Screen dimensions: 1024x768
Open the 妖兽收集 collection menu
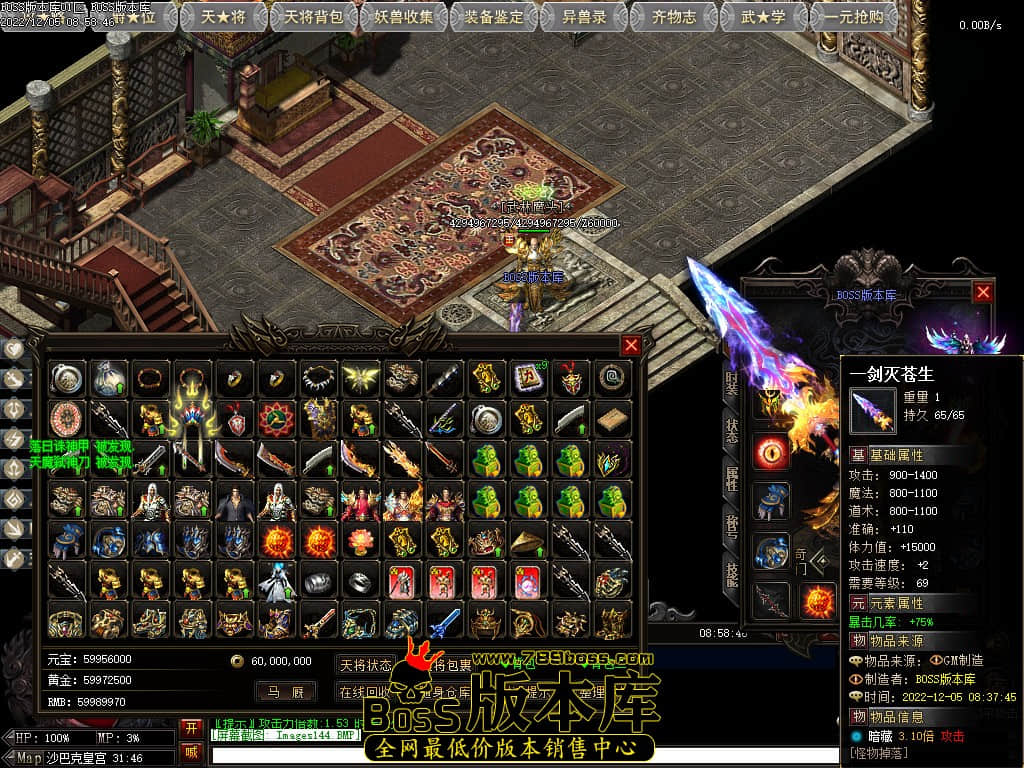[405, 17]
